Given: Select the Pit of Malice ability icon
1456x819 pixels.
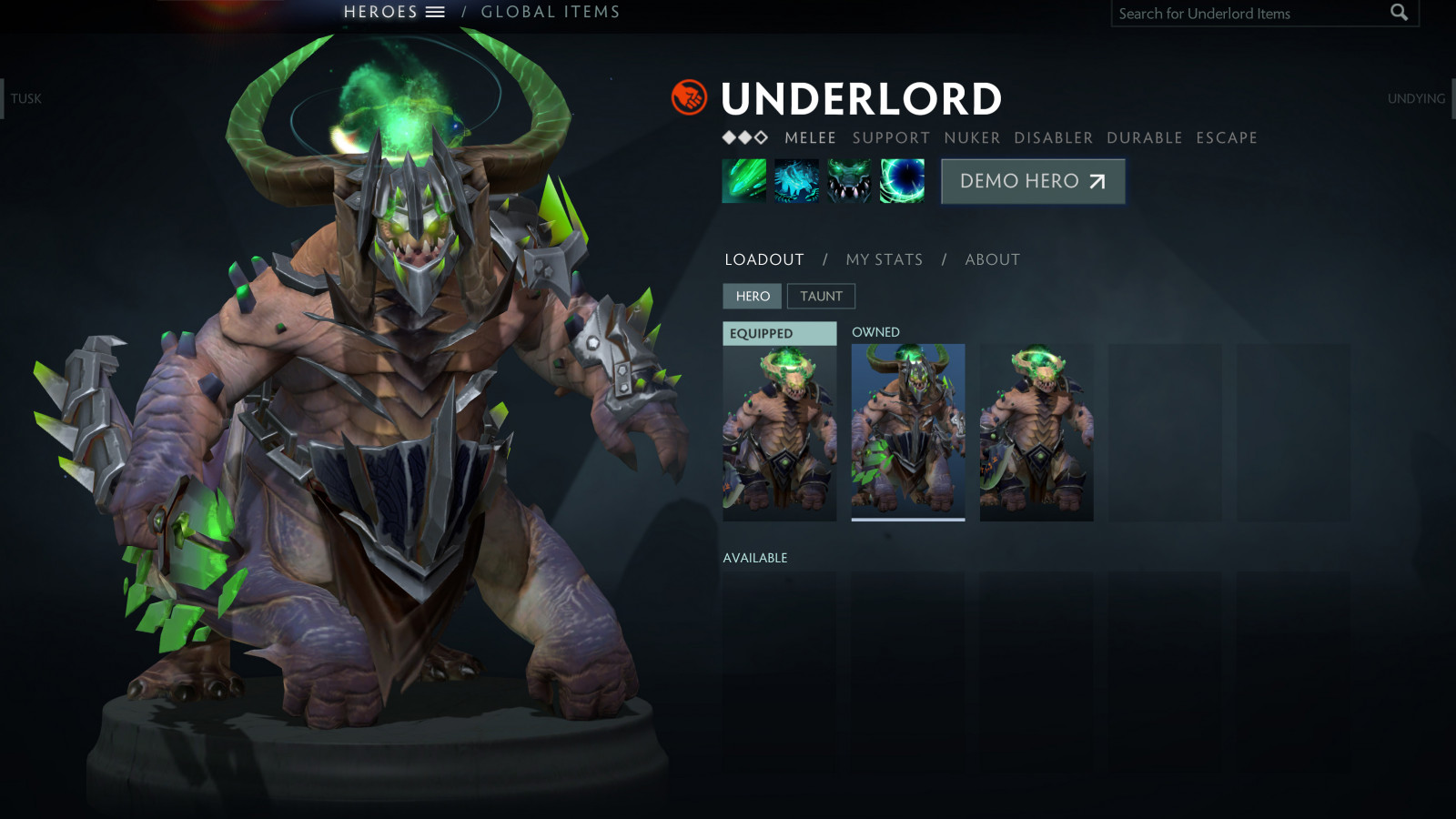Looking at the screenshot, I should (x=796, y=181).
